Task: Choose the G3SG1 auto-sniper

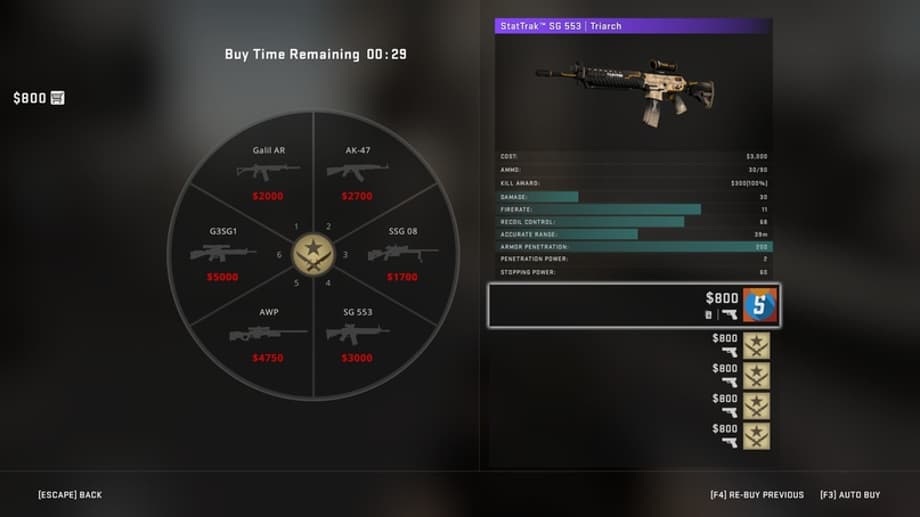Action: pos(223,254)
